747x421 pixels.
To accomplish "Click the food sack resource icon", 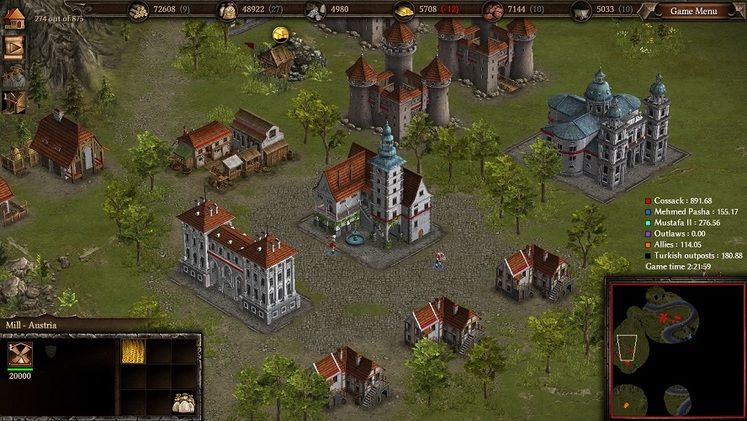I will point(228,11).
